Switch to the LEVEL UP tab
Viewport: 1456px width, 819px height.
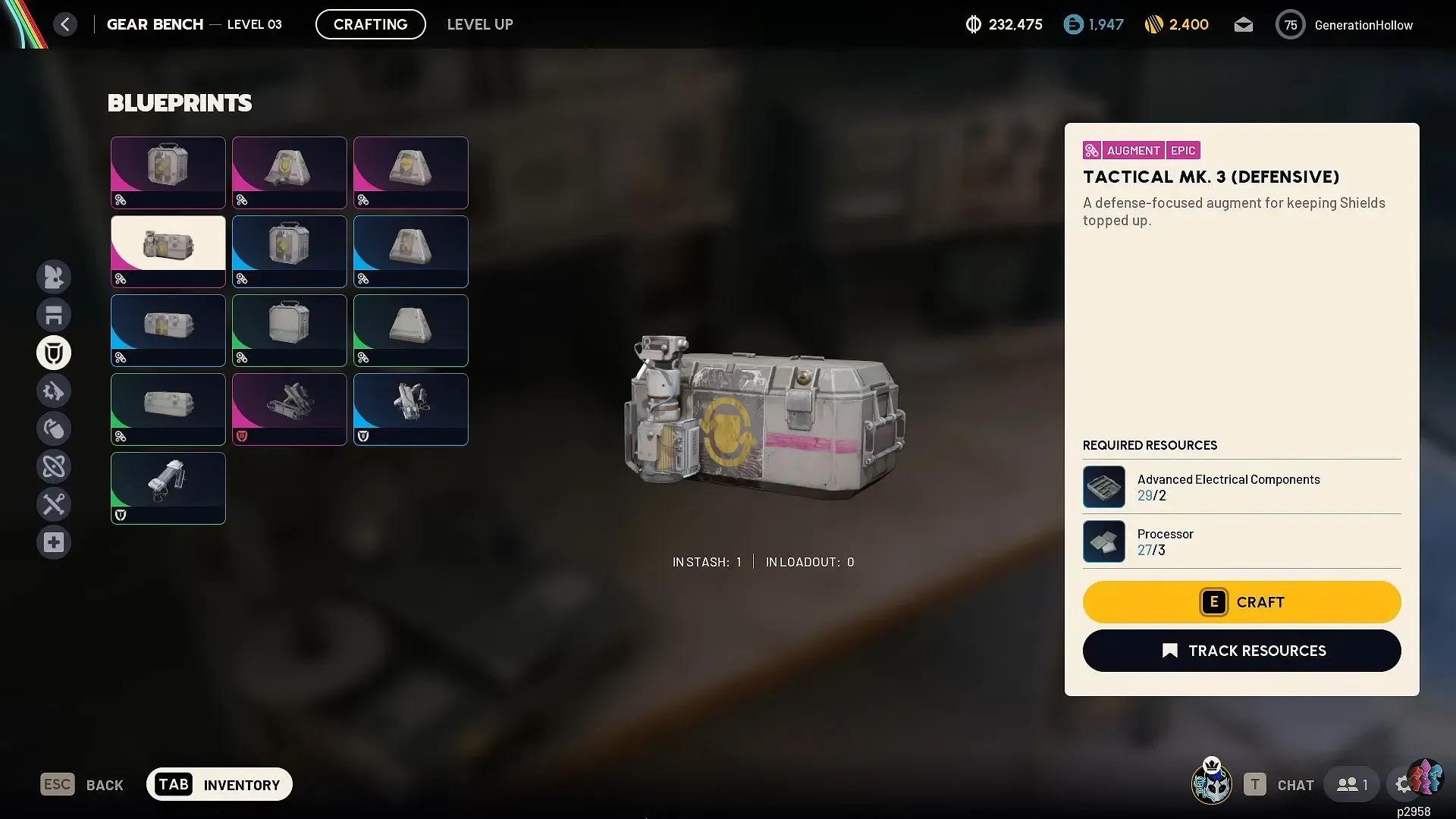480,24
